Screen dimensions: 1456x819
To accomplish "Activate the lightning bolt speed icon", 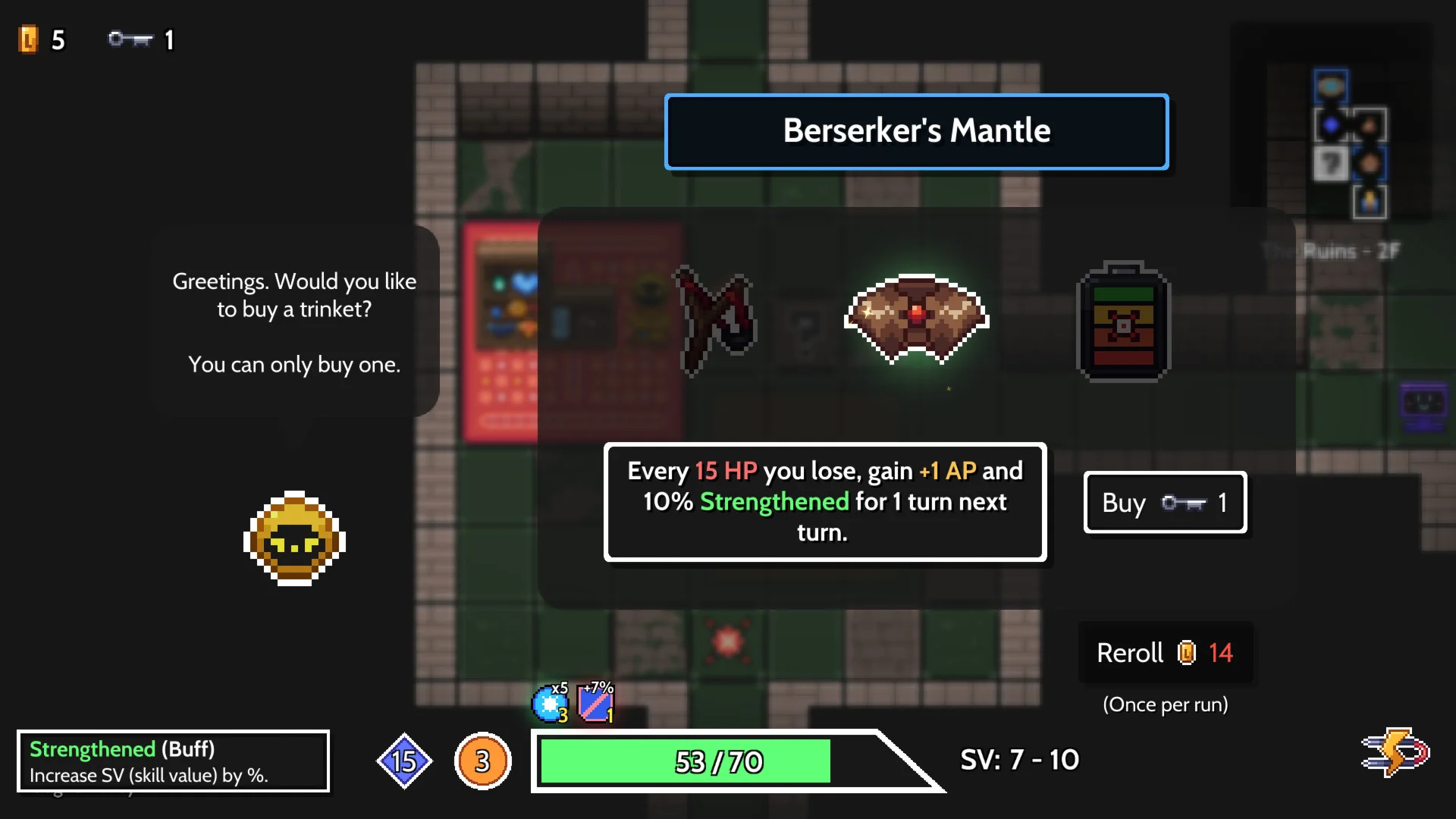I will click(x=1395, y=752).
